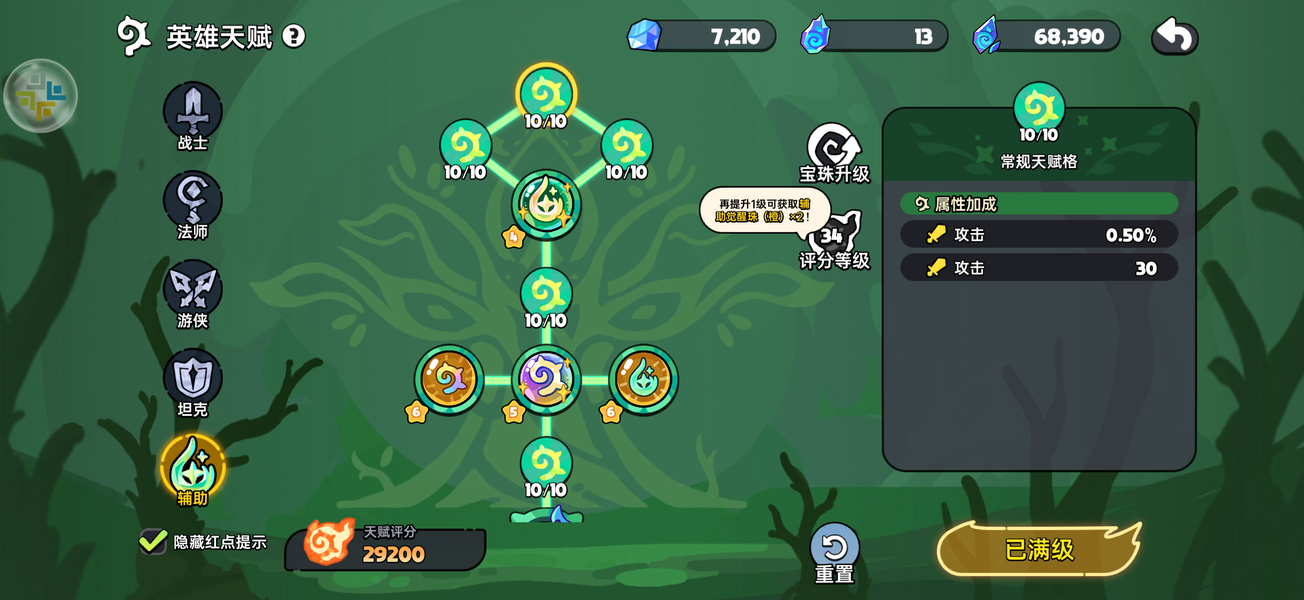Image resolution: width=1304 pixels, height=600 pixels.
Task: Choose the 坦克 tank class tab
Action: pyautogui.click(x=193, y=378)
